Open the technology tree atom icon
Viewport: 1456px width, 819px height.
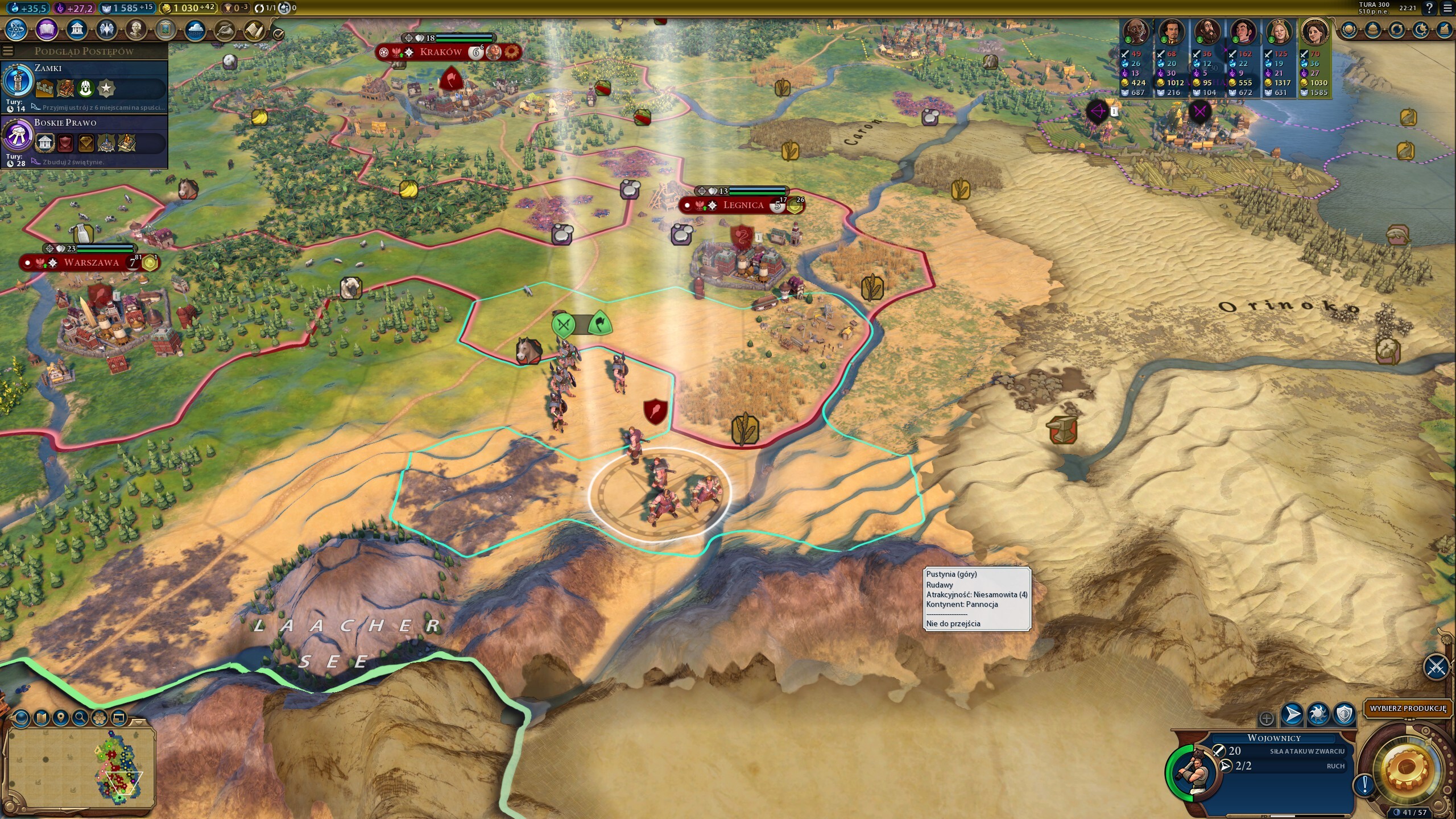(16, 30)
